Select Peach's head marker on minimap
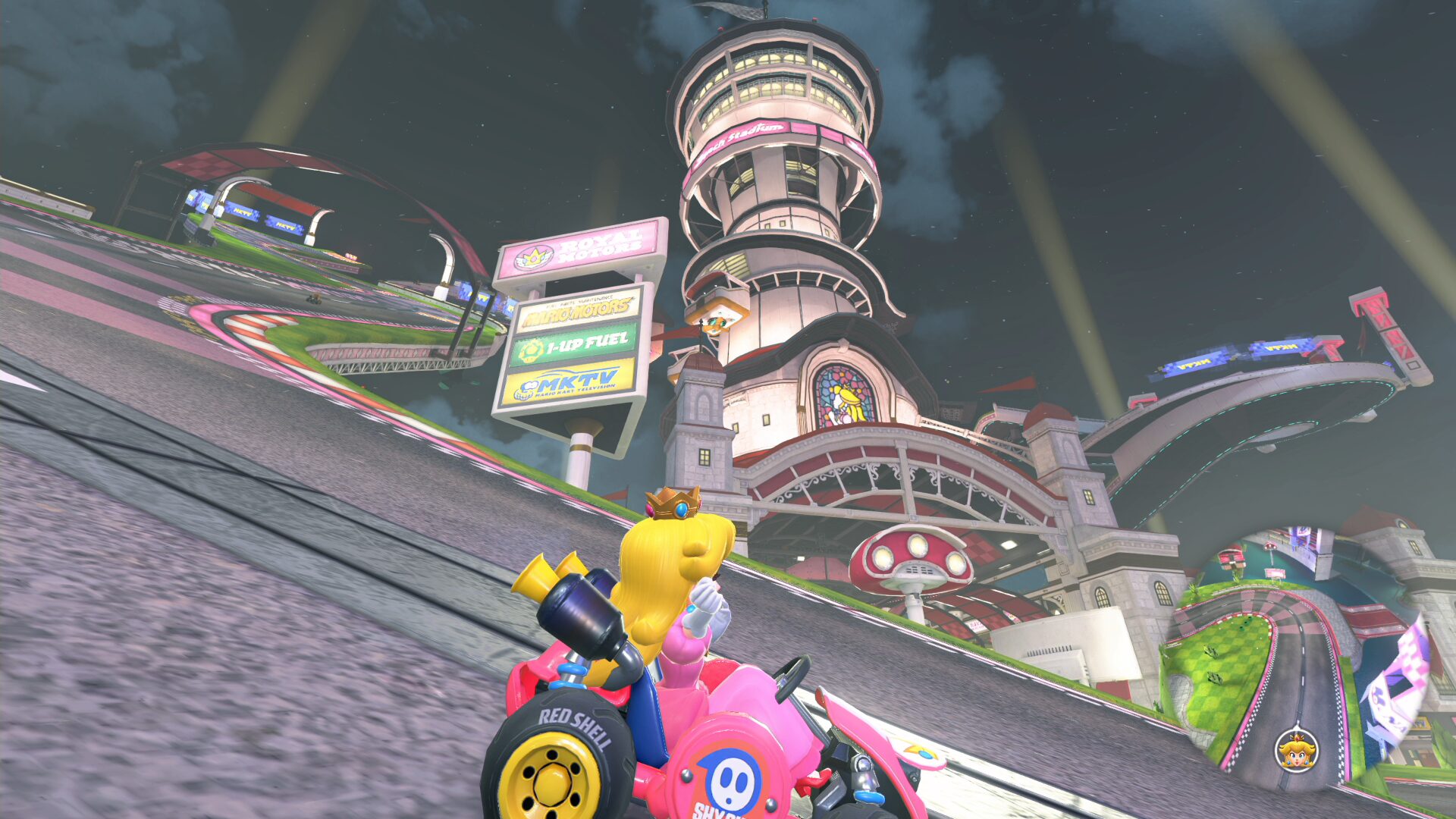Image resolution: width=1456 pixels, height=819 pixels. (1296, 750)
